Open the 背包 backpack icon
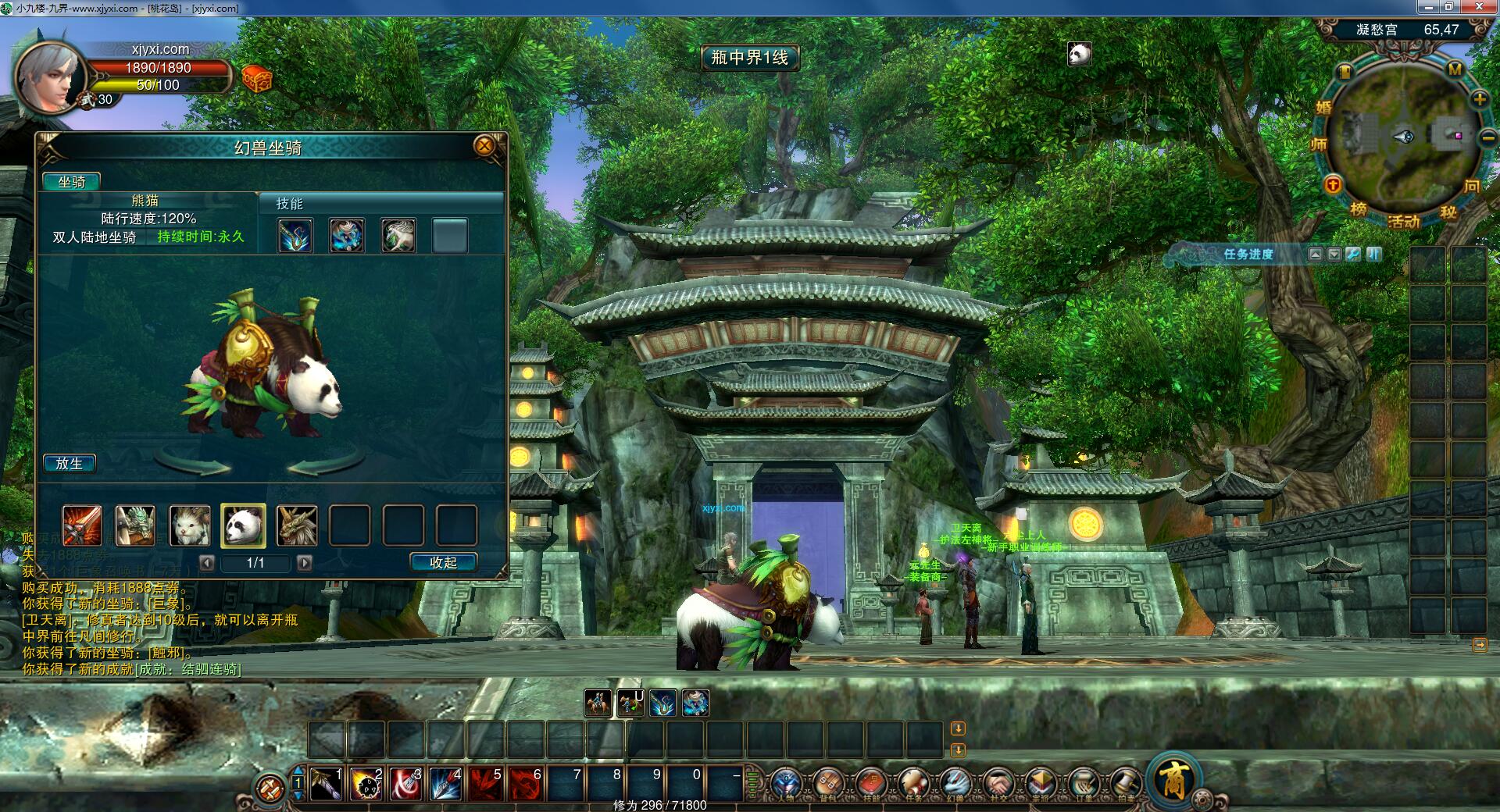The image size is (1500, 812). 827,782
